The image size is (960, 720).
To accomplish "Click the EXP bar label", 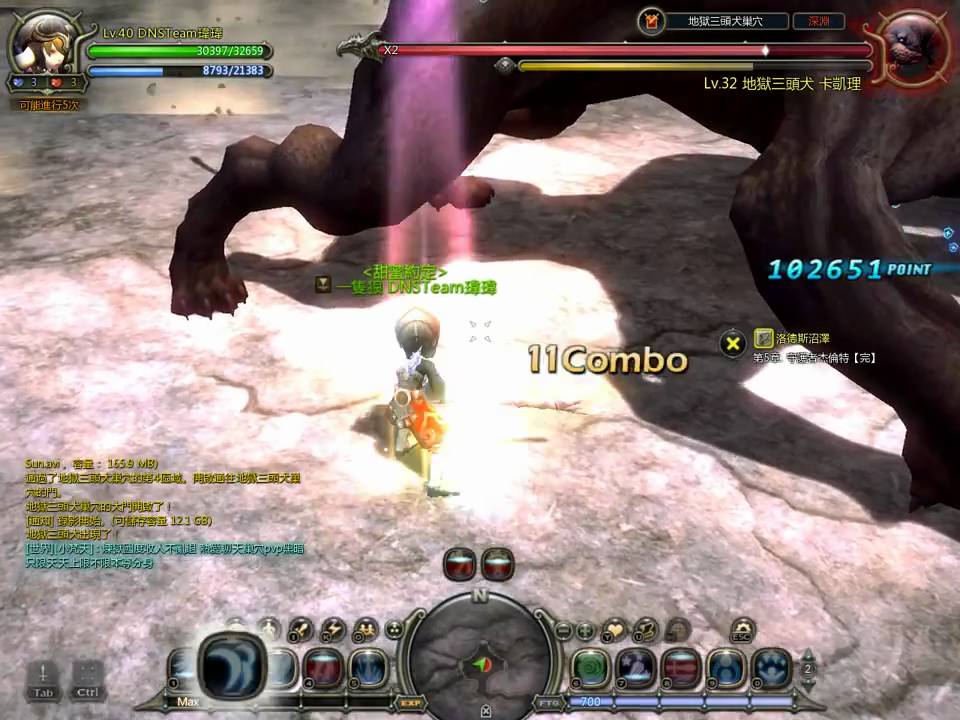I will point(409,702).
